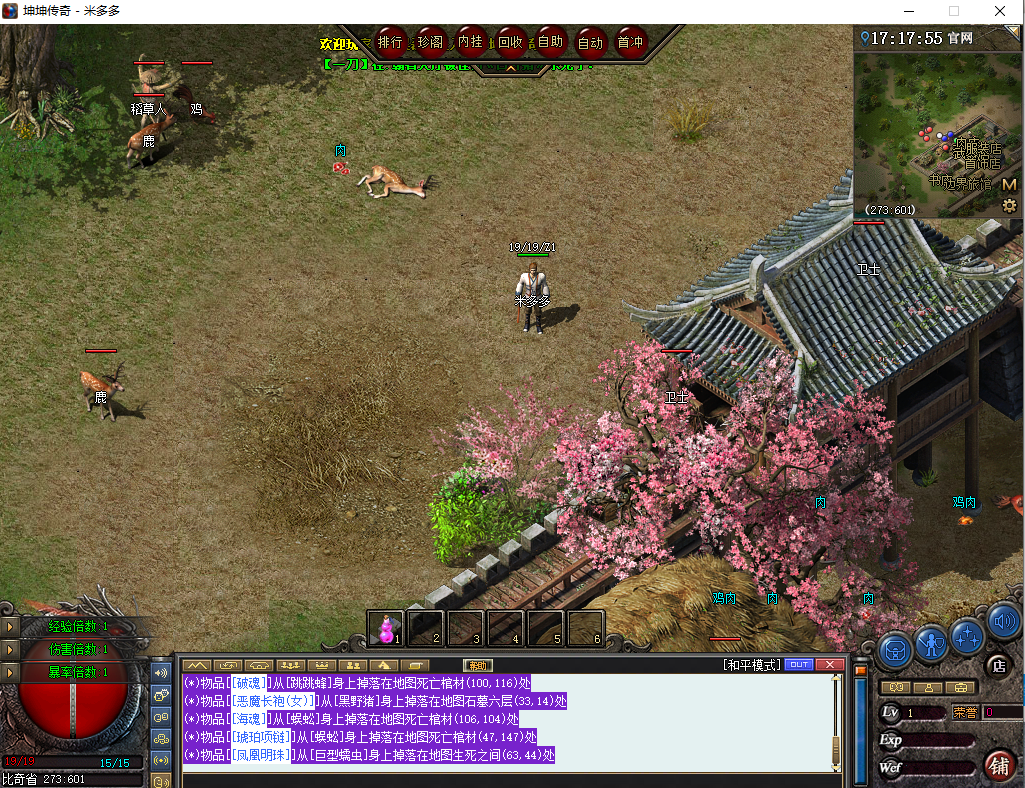
Task: Open the bag inventory round icon
Action: pyautogui.click(x=895, y=647)
